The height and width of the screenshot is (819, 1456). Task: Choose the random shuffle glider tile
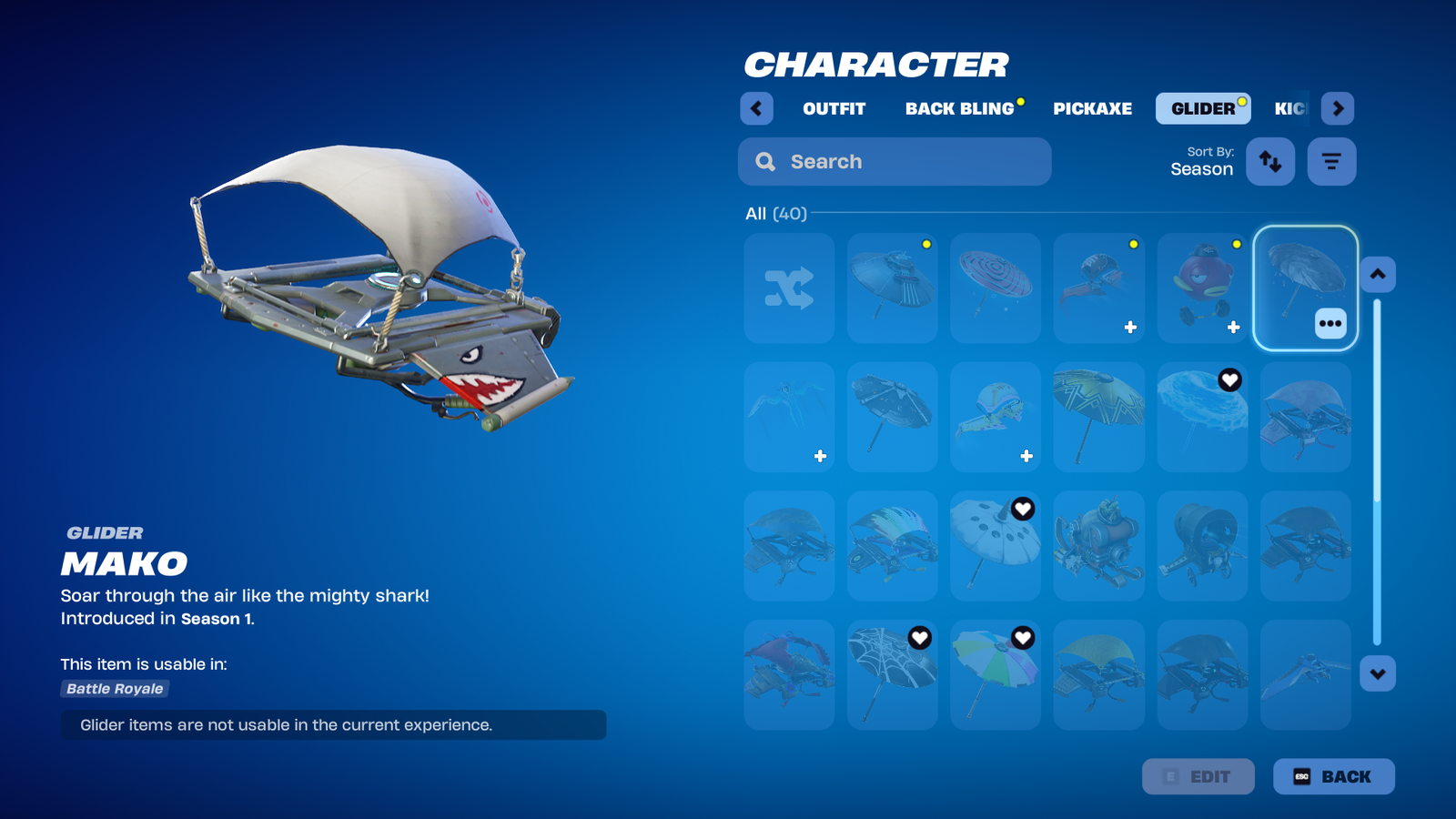789,288
